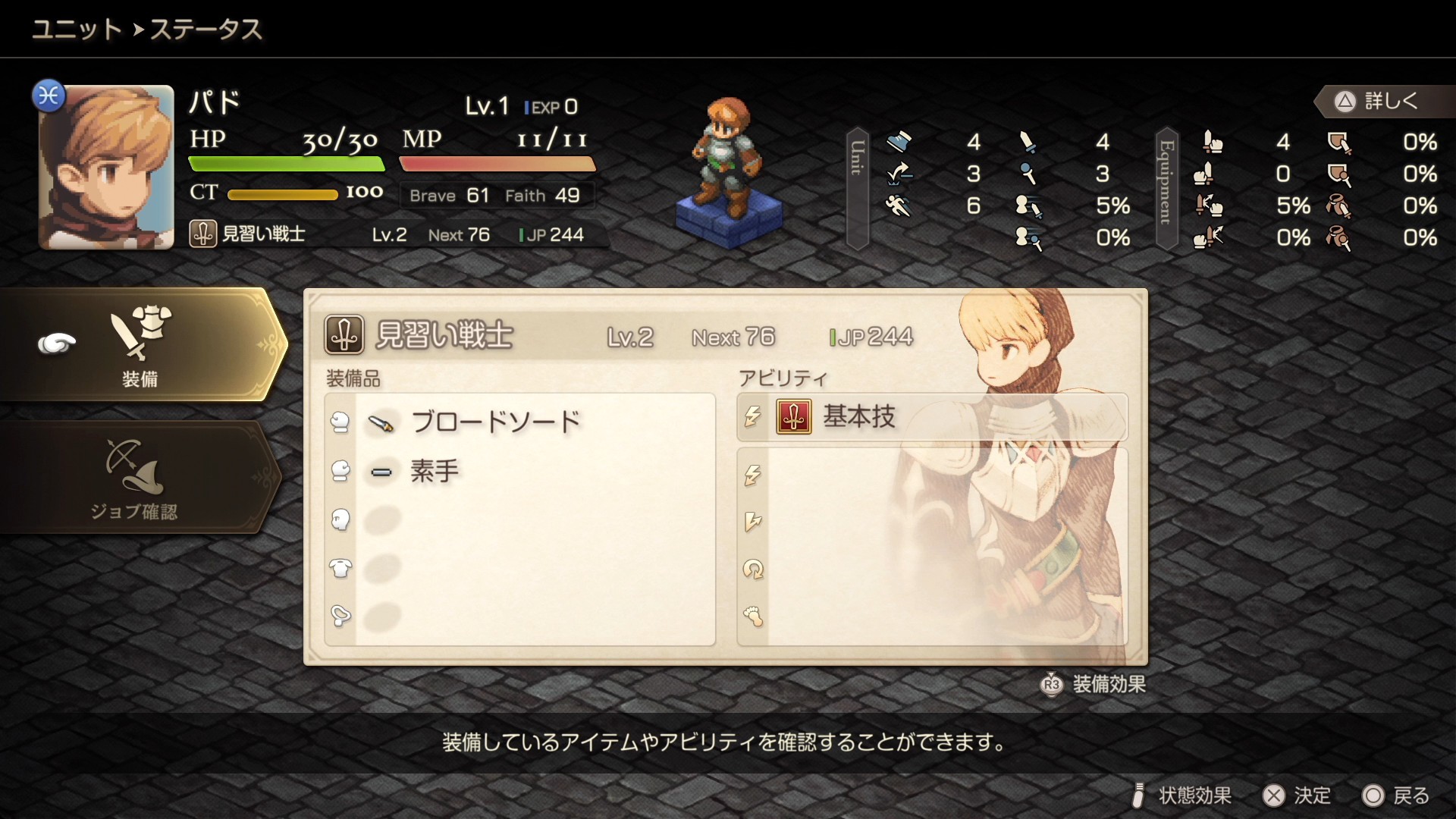
Task: Click パド's character portrait
Action: click(106, 168)
